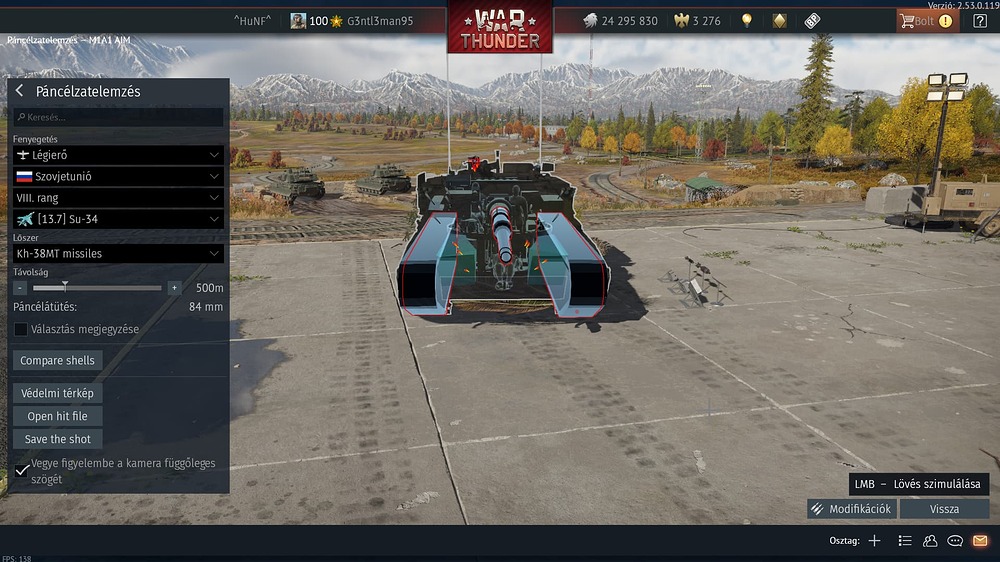
Task: Open the Légierő branch dropdown
Action: coord(118,155)
